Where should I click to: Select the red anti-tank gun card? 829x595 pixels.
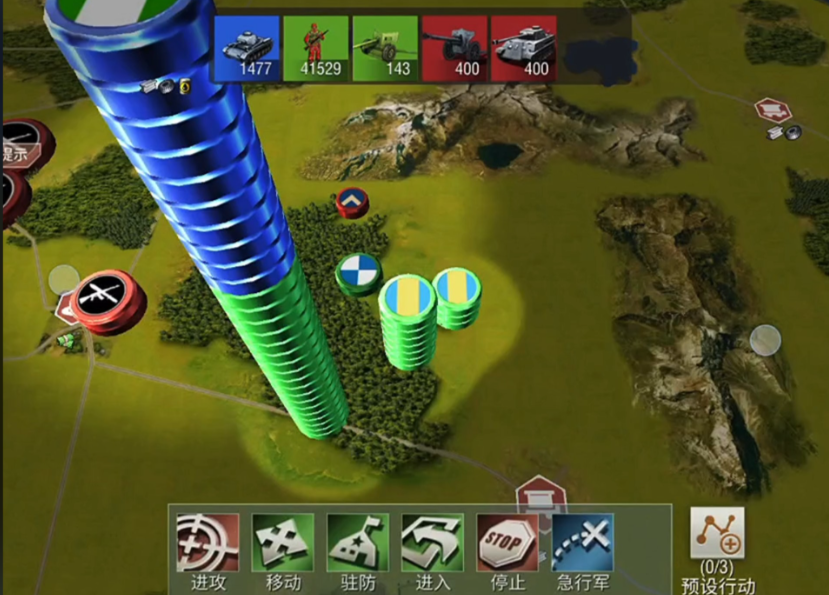click(453, 48)
